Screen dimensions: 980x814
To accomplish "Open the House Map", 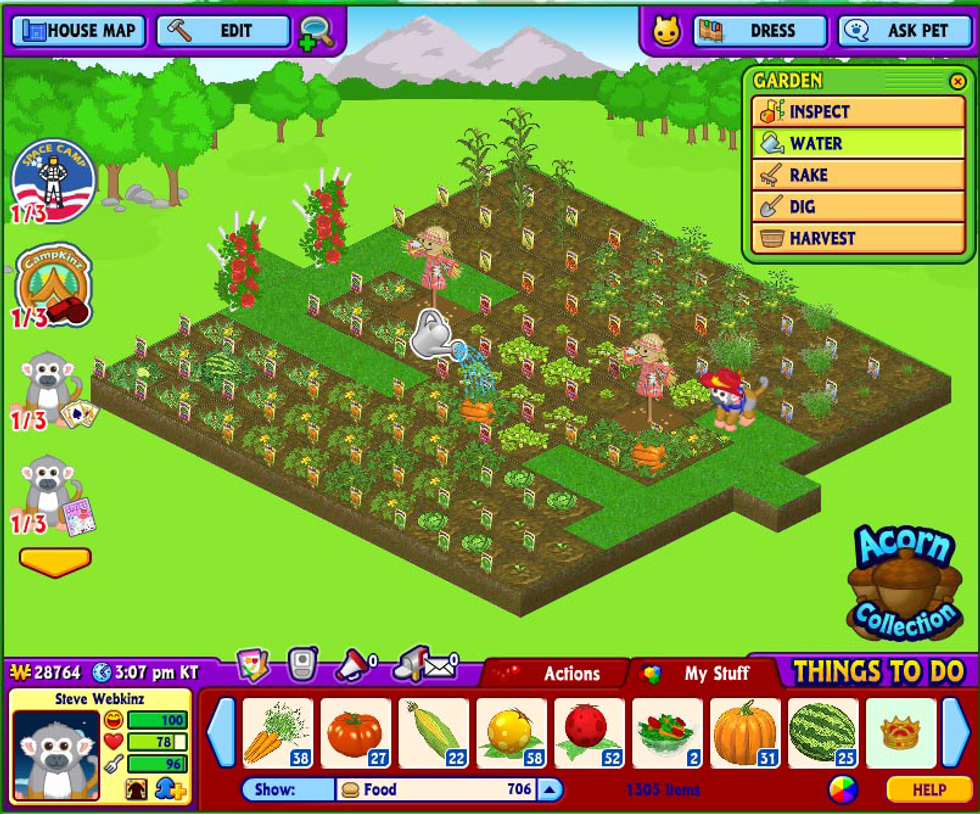I will [79, 31].
